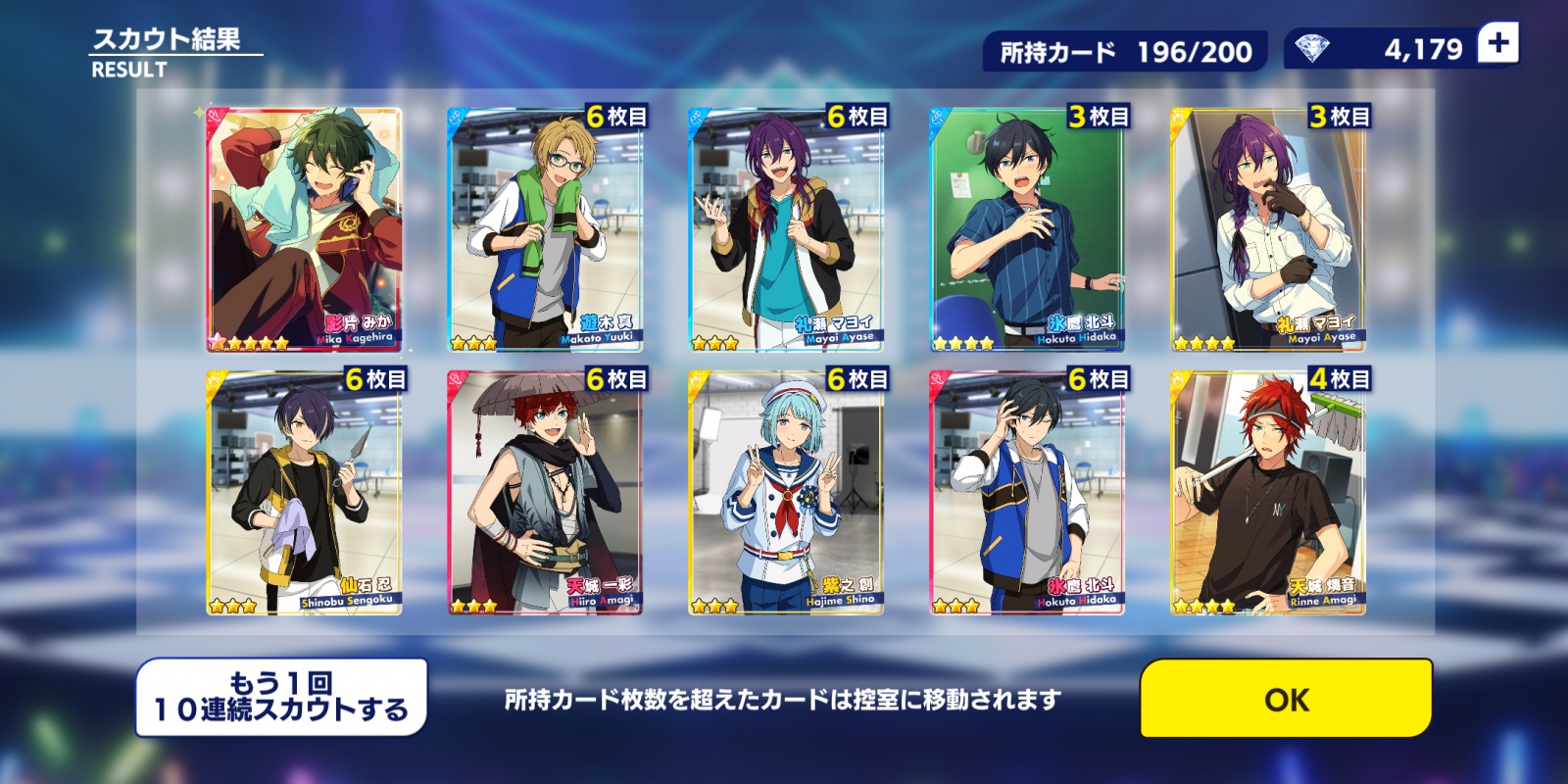Select the Shinobu Sengoku card
Screen dimensions: 1568x784
(304, 492)
